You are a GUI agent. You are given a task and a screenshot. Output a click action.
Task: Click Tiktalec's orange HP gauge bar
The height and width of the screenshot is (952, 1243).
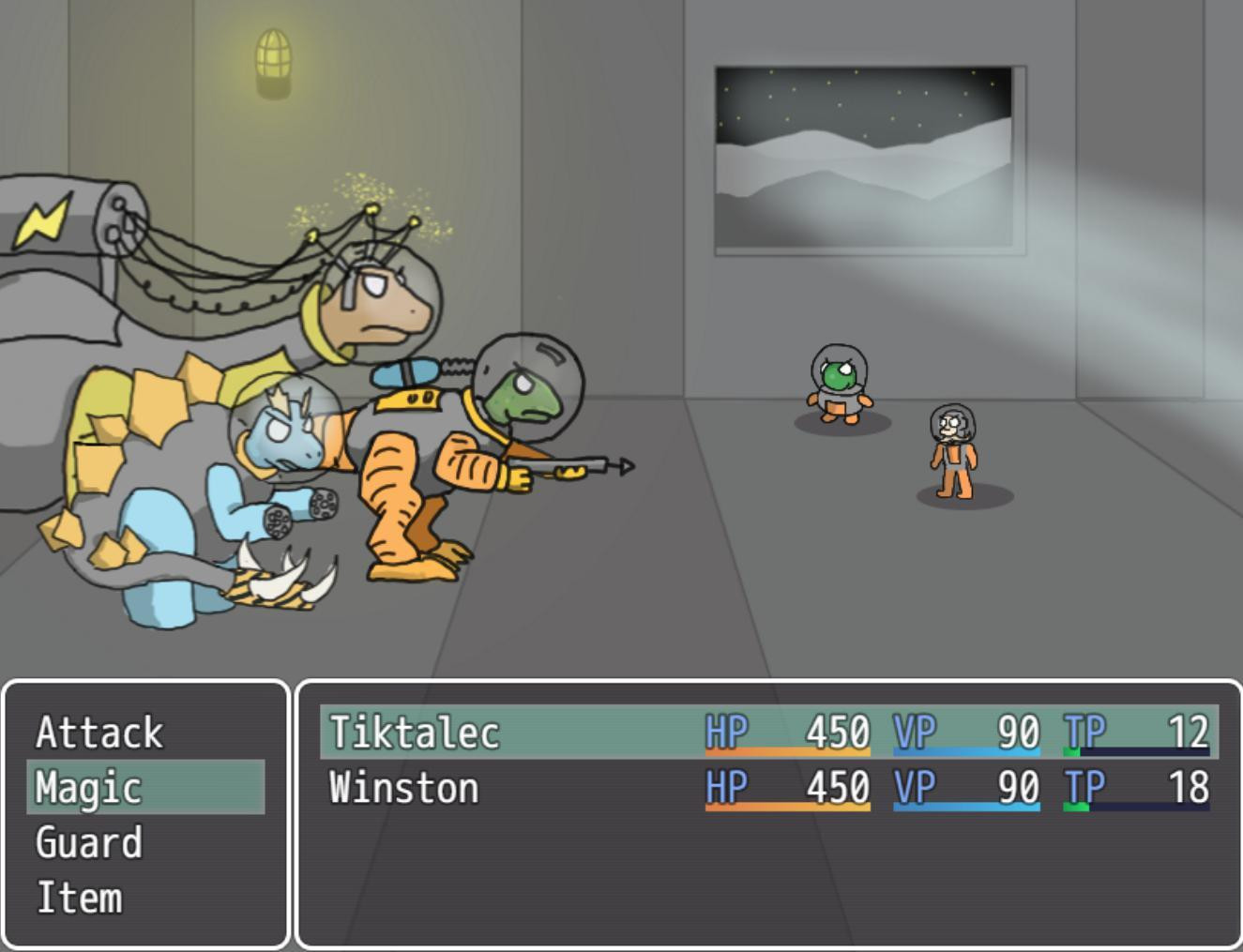[786, 751]
